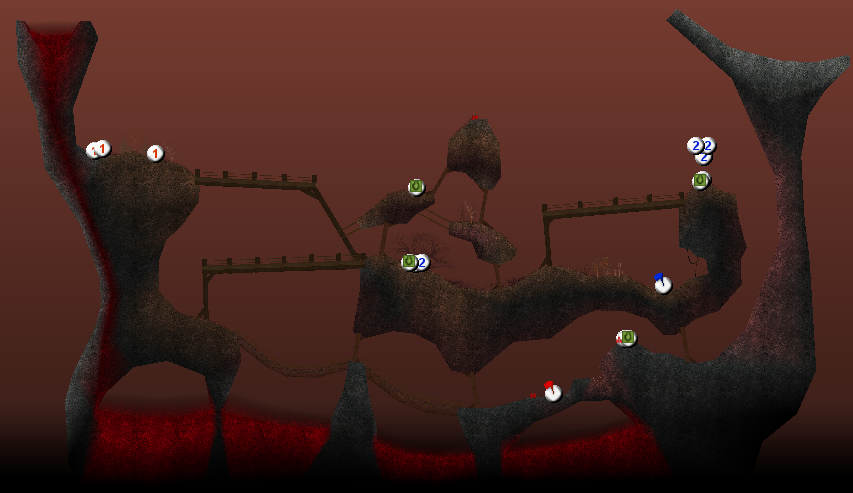Select the blue 2 marker beside the green marker
This screenshot has height=493, width=853.
click(x=422, y=263)
